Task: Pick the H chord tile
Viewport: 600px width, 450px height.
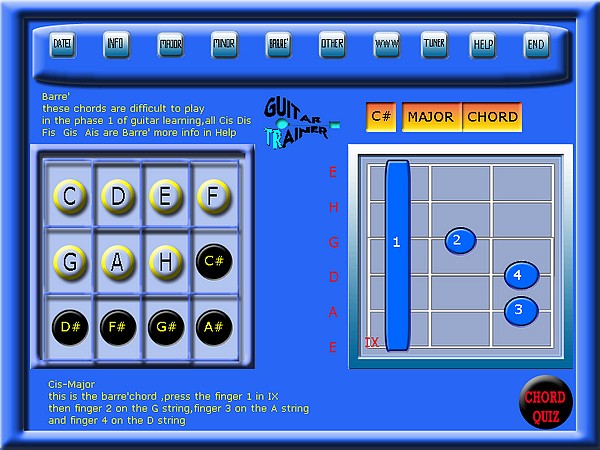Action: [166, 261]
